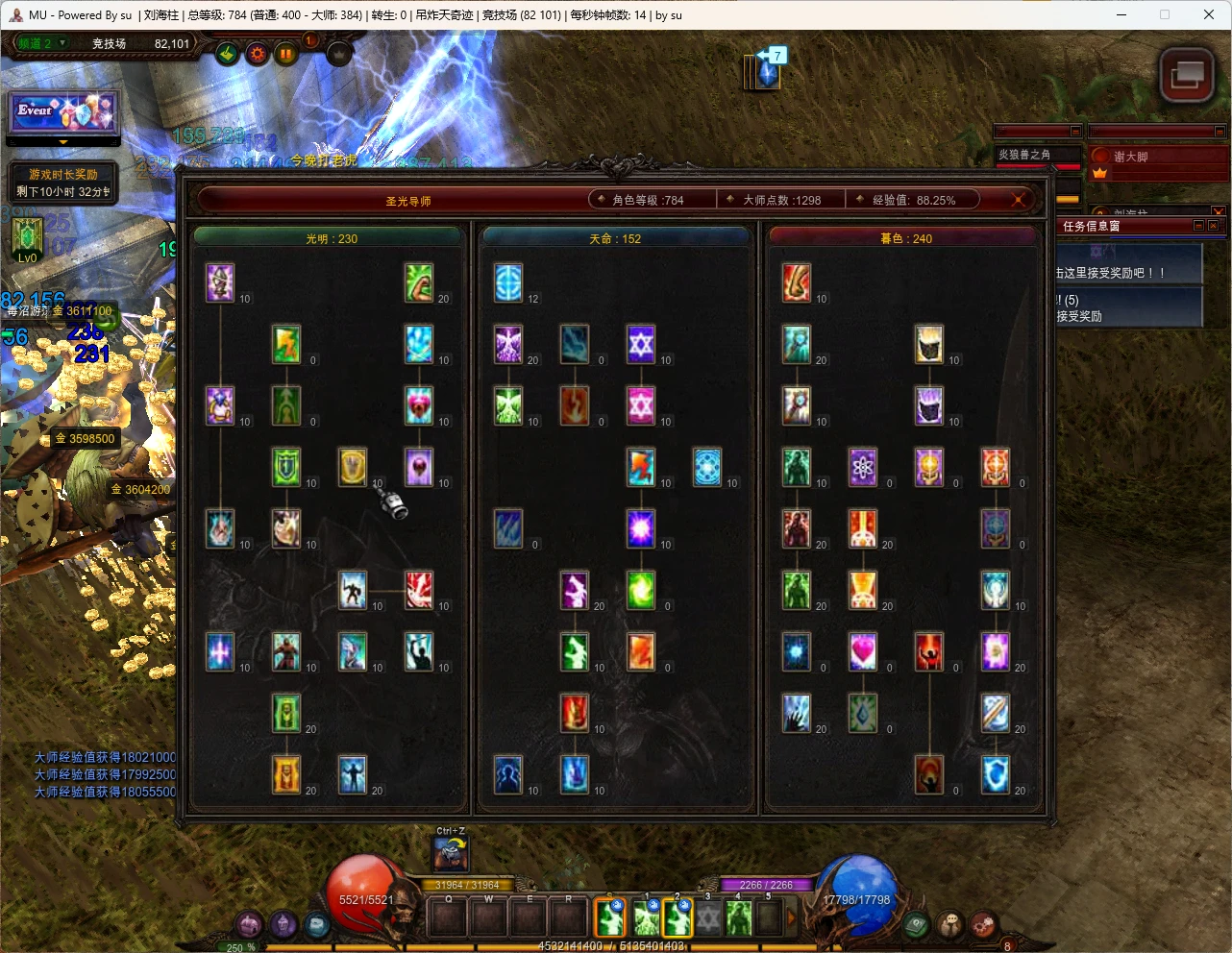Image resolution: width=1232 pixels, height=953 pixels.
Task: Select the green shield skill
Action: pos(286,467)
